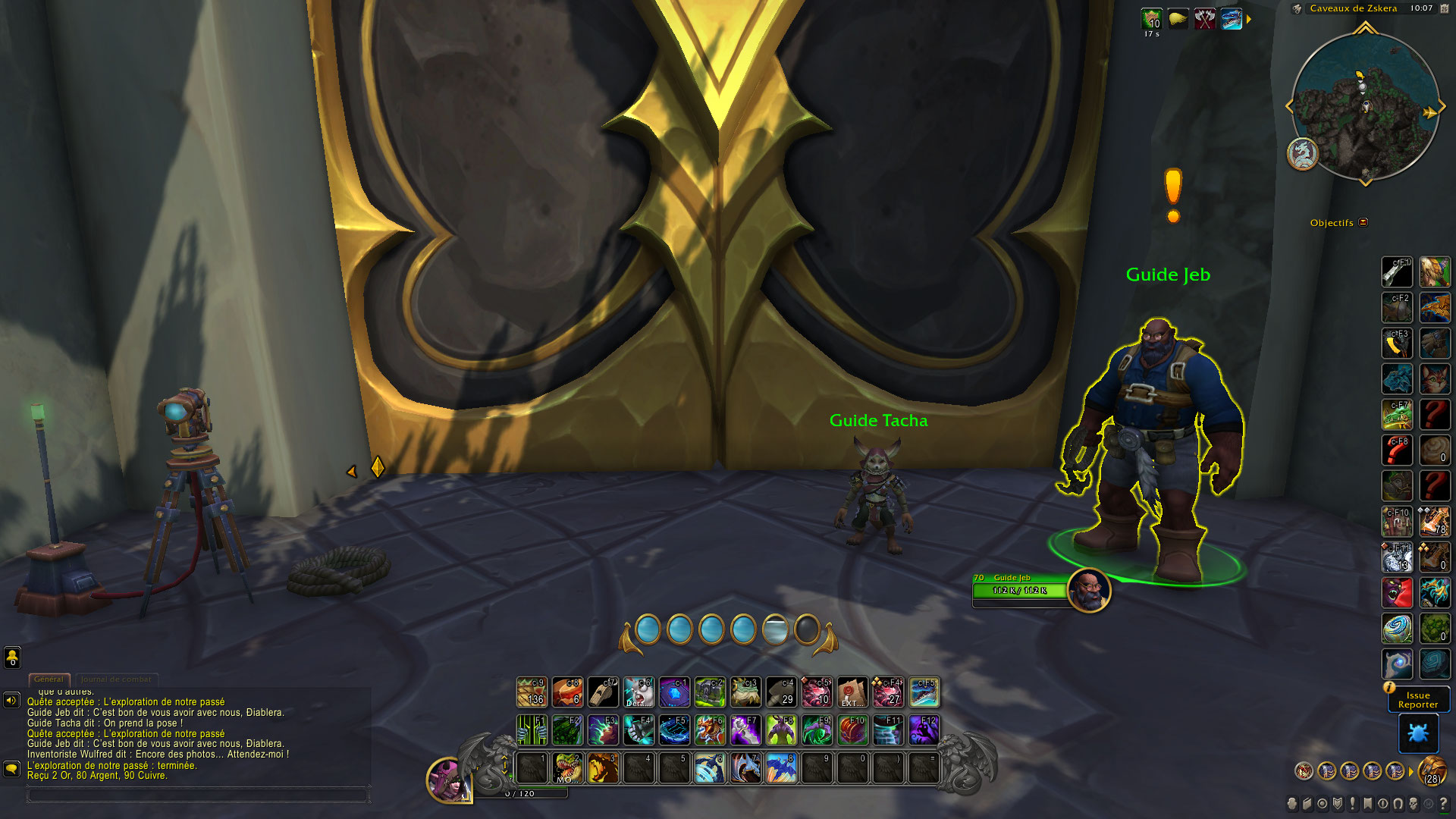Screen dimensions: 1456x819
Task: Click the chat text input box
Action: (197, 795)
